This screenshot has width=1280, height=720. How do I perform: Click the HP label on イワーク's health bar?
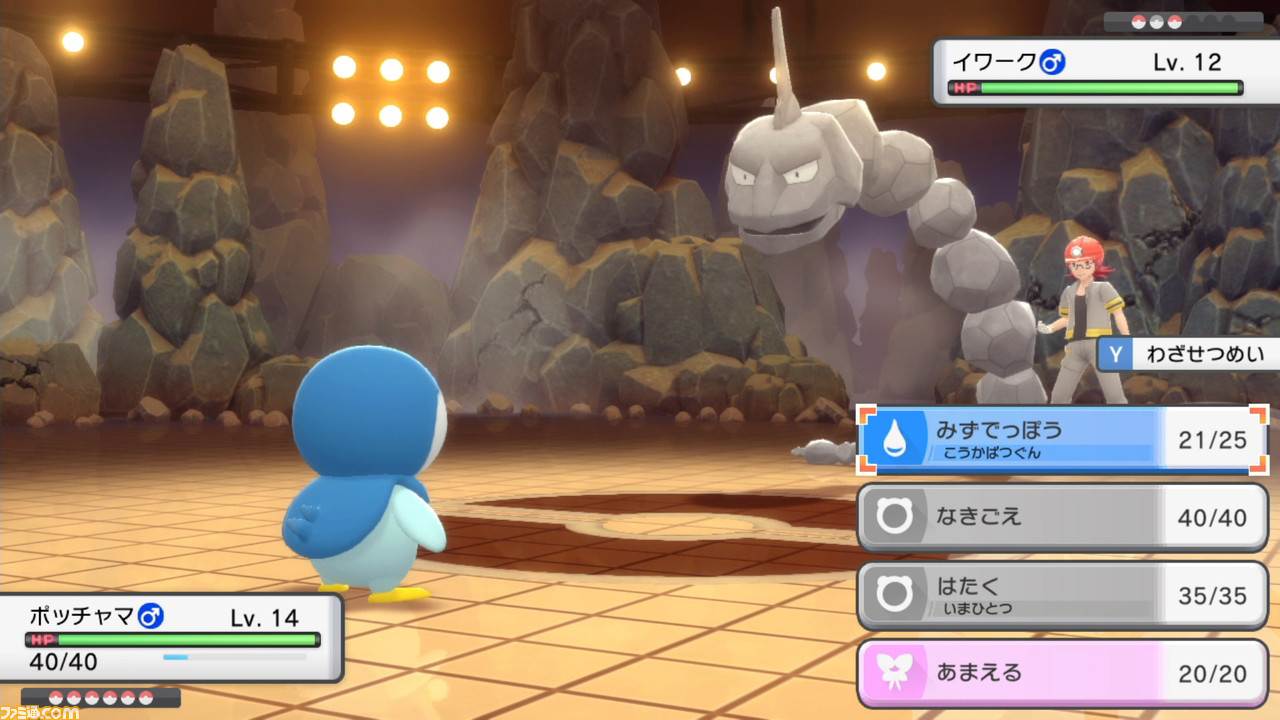click(x=964, y=86)
